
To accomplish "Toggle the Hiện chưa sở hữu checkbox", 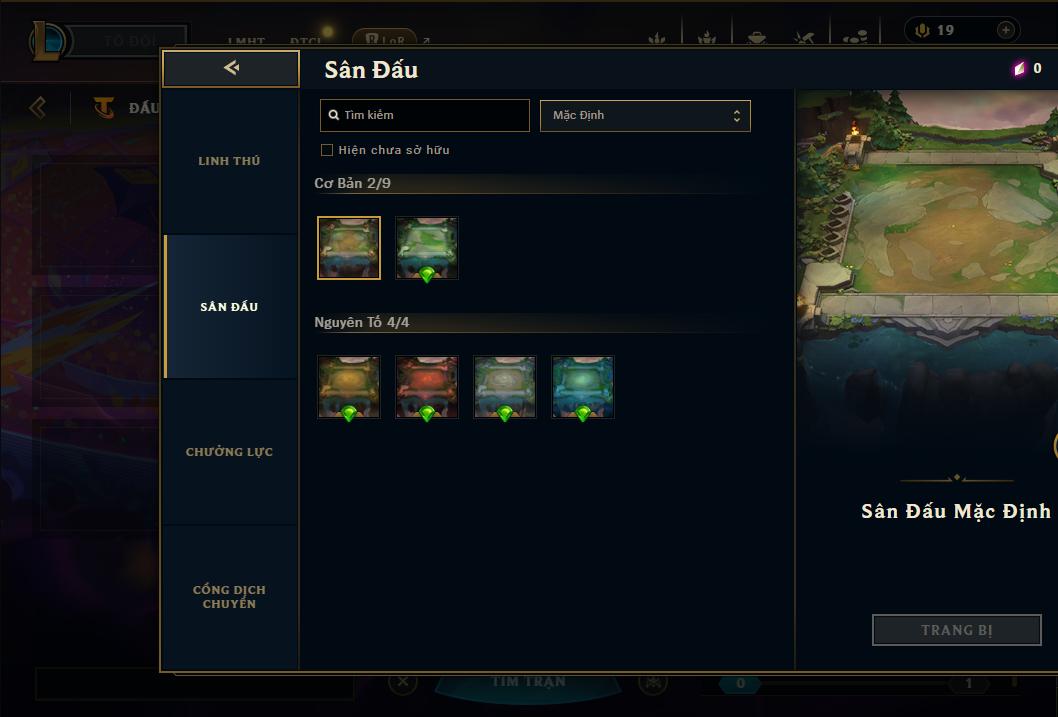I will (327, 150).
